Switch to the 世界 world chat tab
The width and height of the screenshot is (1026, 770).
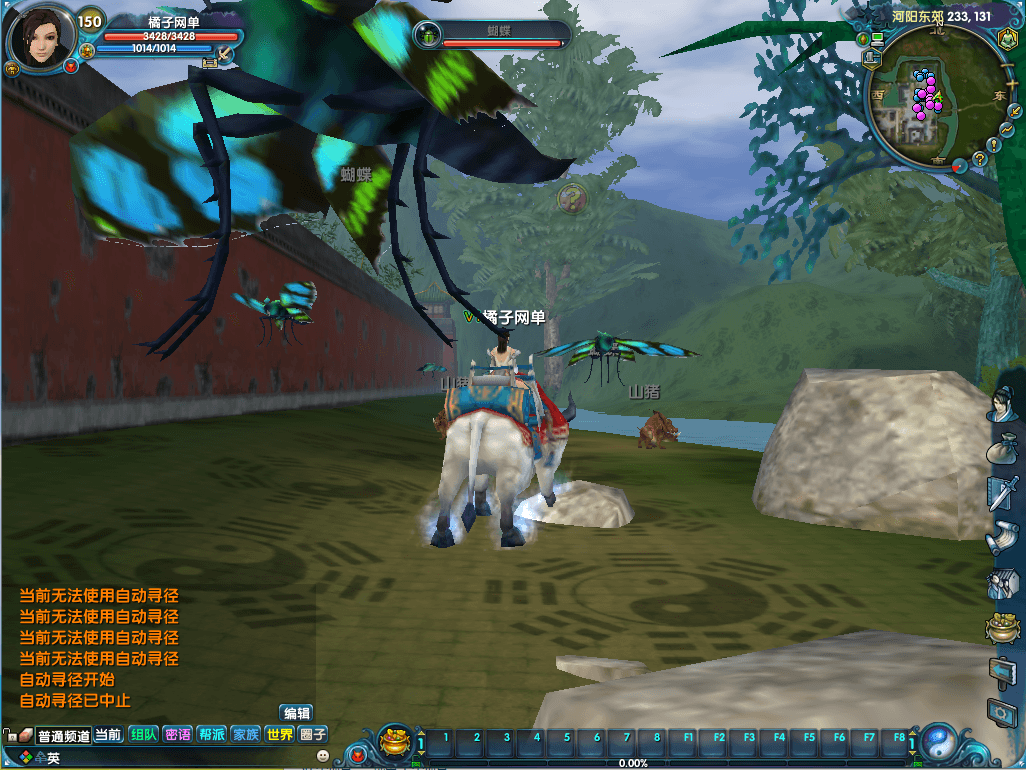(279, 735)
